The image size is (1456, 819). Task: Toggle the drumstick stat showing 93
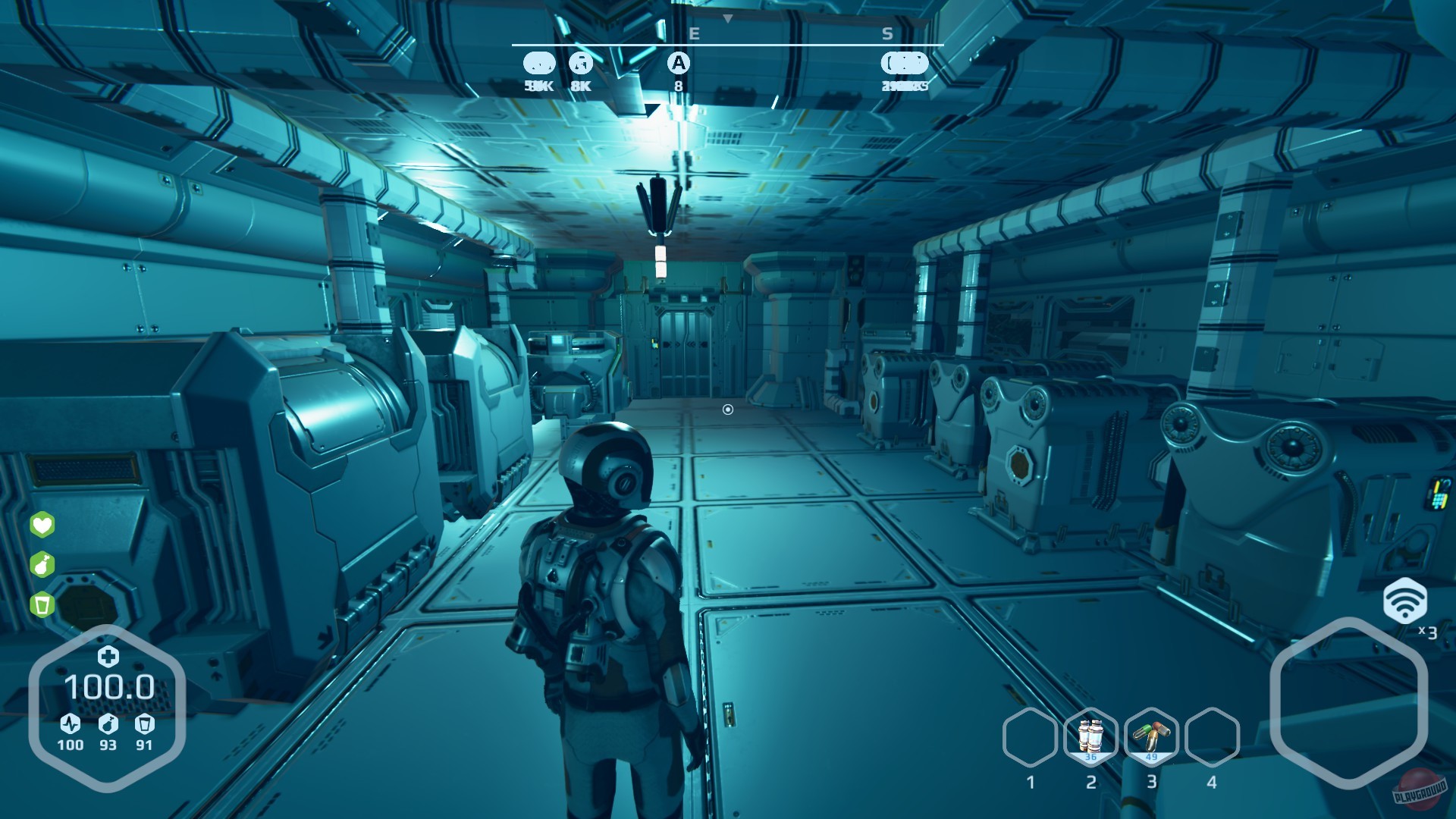tap(108, 724)
